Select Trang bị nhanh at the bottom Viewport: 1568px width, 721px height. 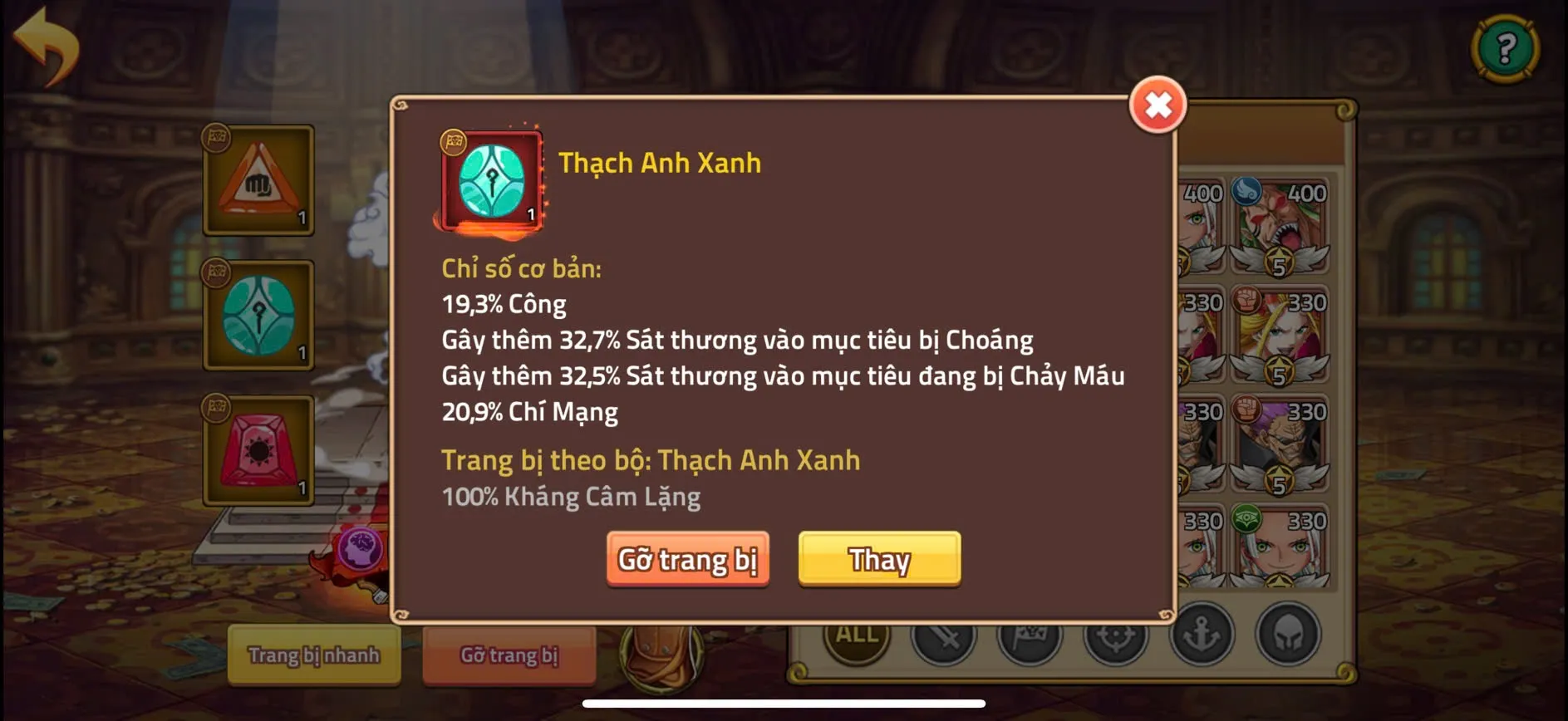tap(313, 656)
